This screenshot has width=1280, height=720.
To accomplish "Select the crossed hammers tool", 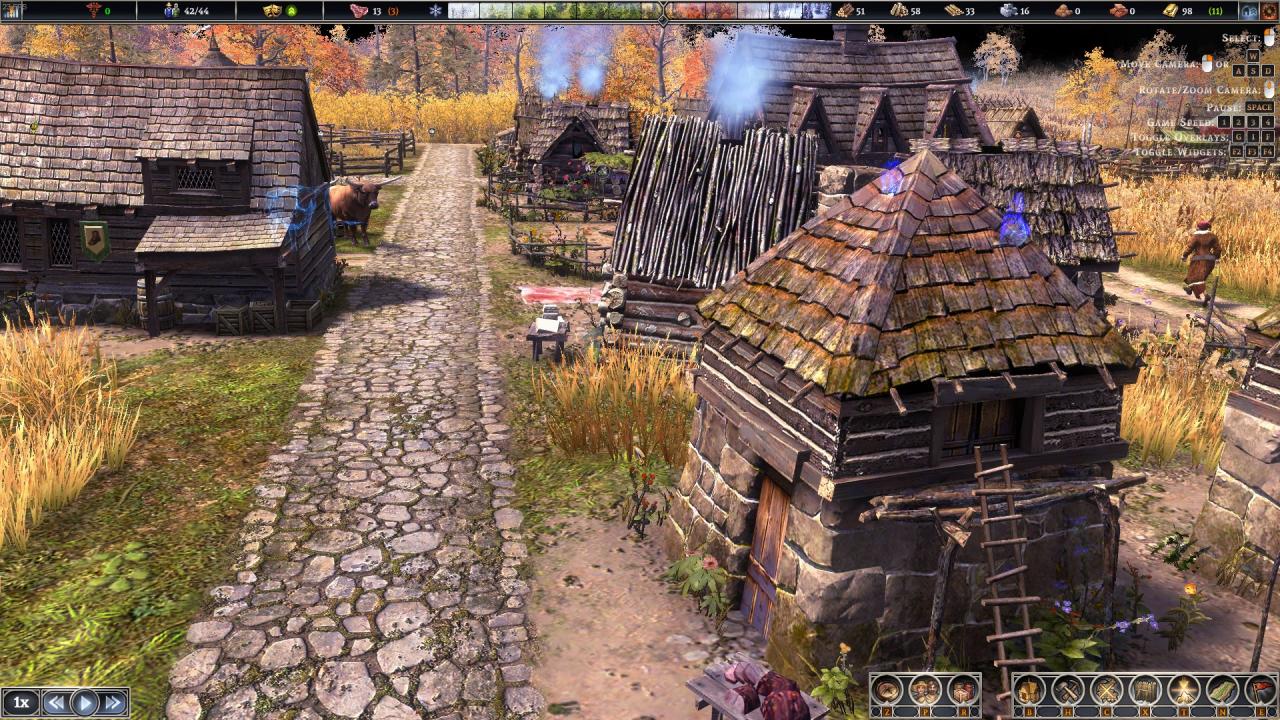I will tap(1068, 690).
